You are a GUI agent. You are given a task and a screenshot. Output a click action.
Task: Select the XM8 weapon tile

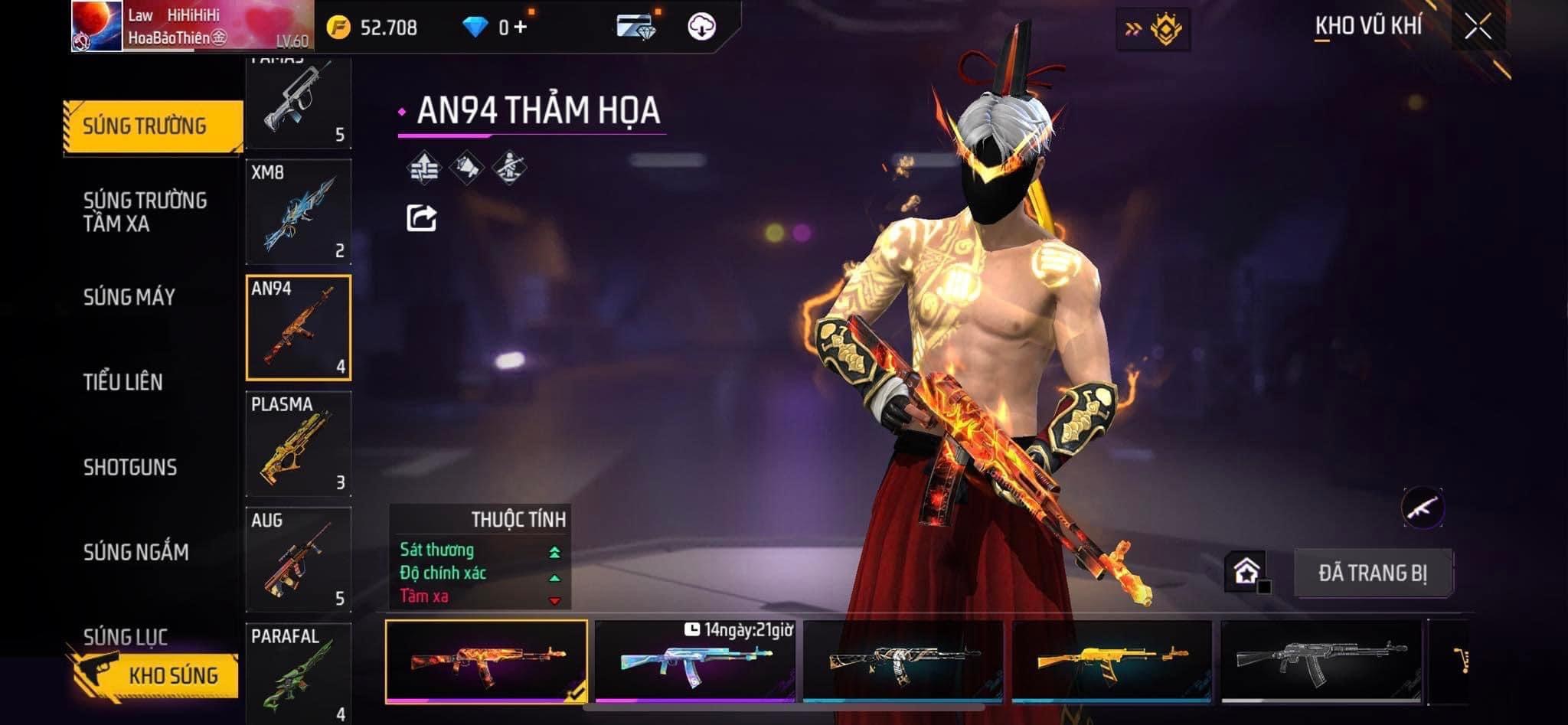point(298,212)
